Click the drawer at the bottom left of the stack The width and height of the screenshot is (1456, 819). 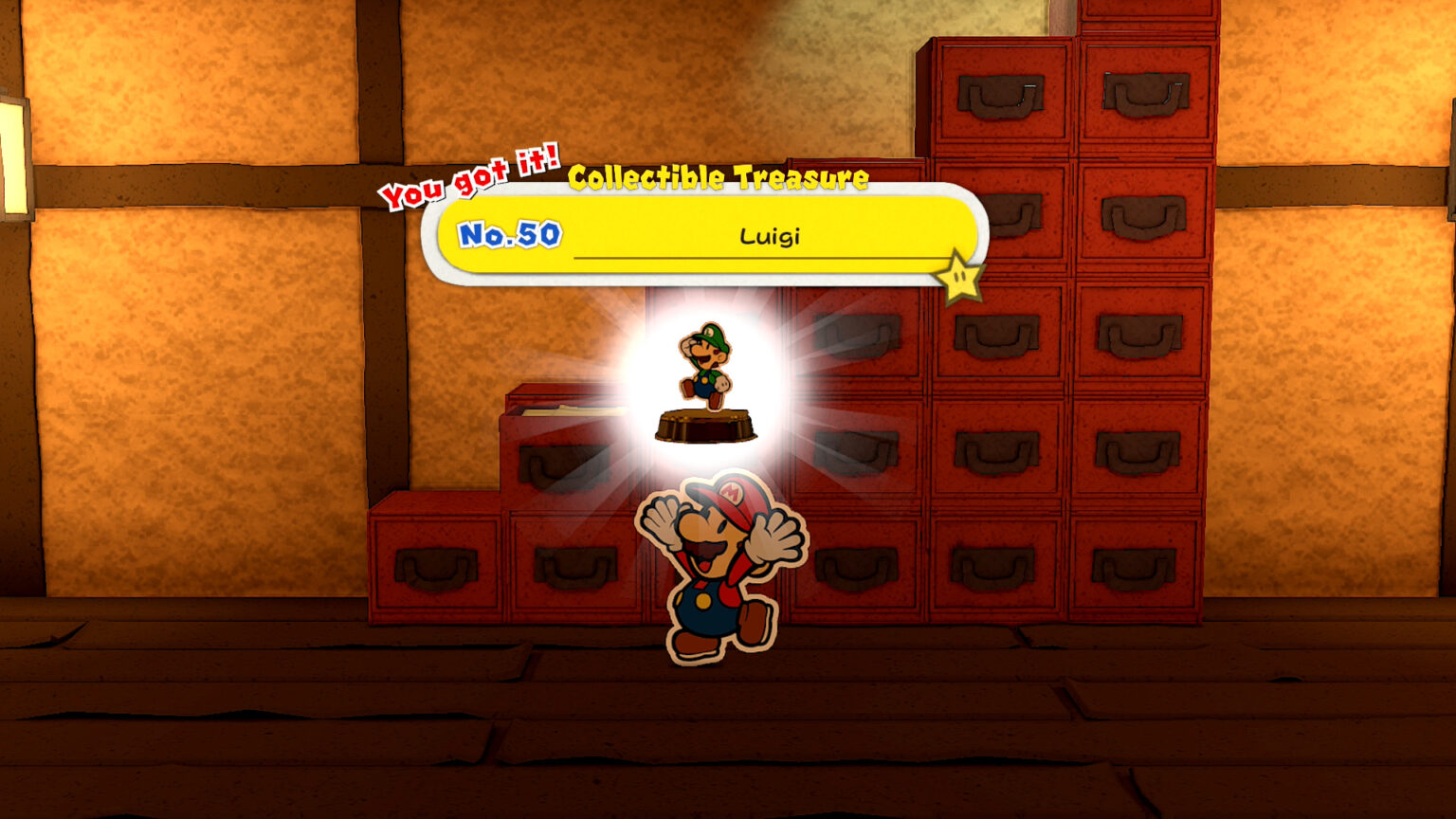point(436,569)
